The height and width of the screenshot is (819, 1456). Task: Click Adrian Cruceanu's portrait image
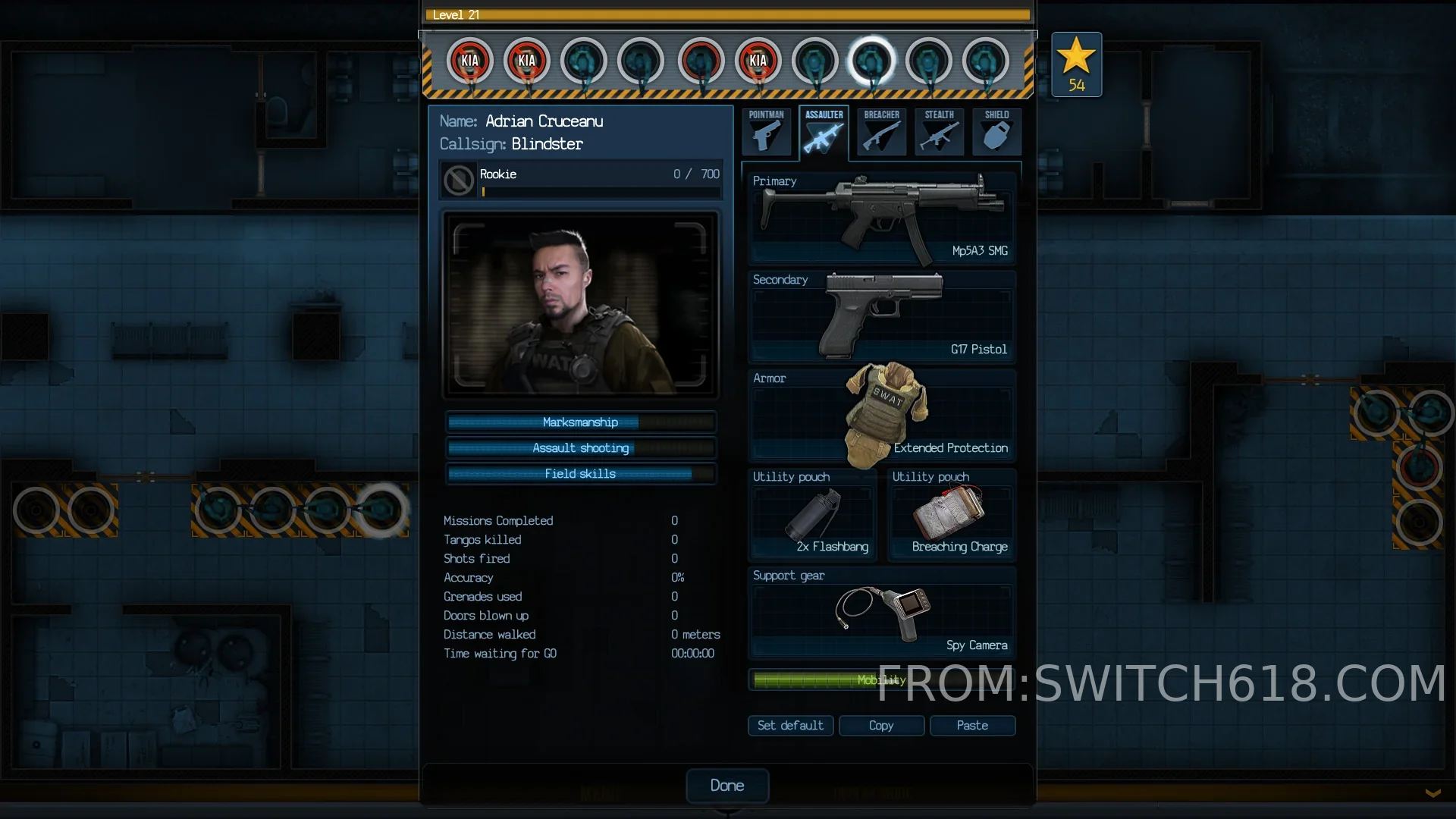[580, 305]
